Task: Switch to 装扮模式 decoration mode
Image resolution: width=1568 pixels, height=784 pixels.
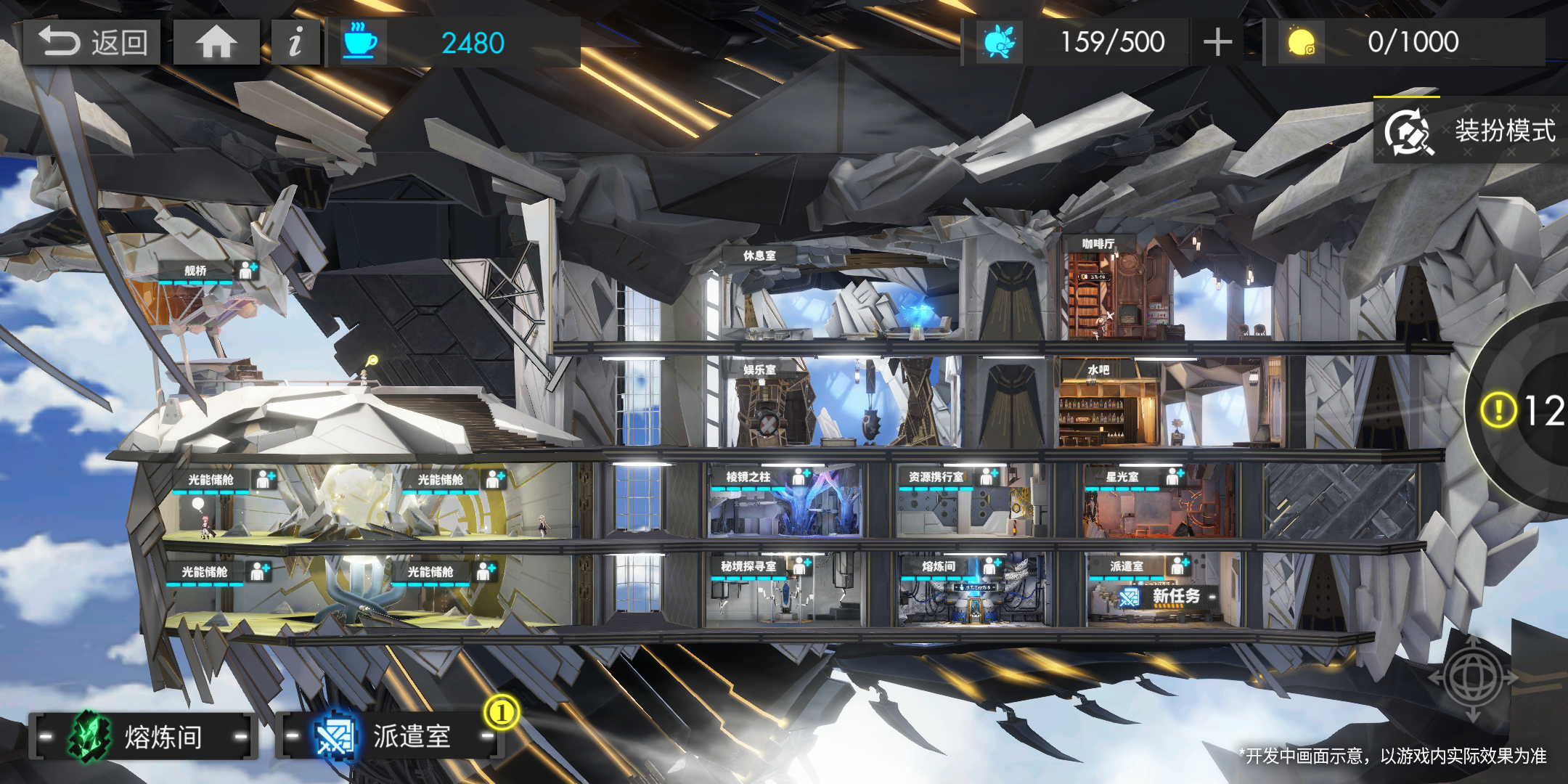Action: (x=1471, y=131)
